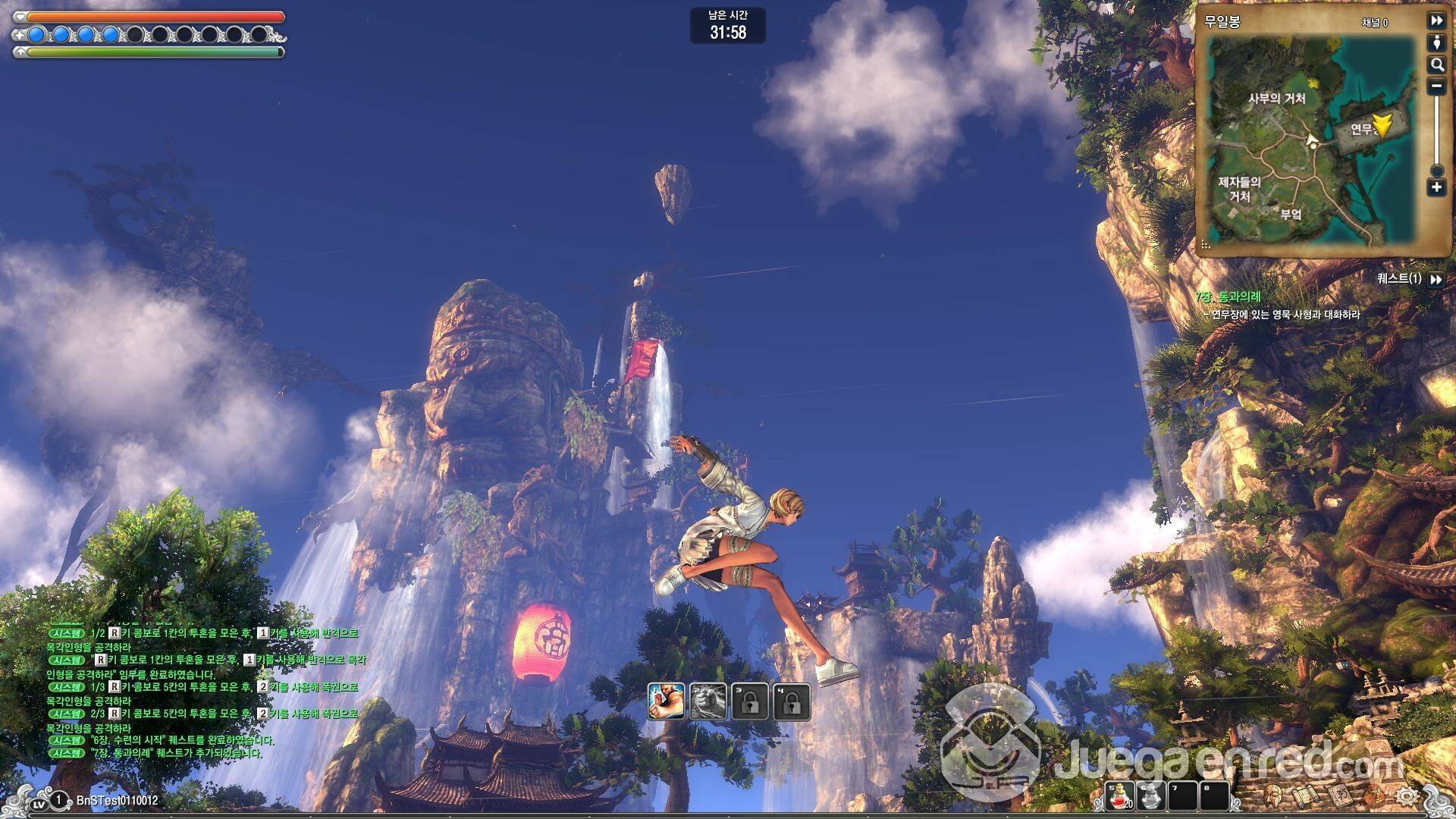Activate the counter-punch skill in slot 1

pyautogui.click(x=667, y=701)
